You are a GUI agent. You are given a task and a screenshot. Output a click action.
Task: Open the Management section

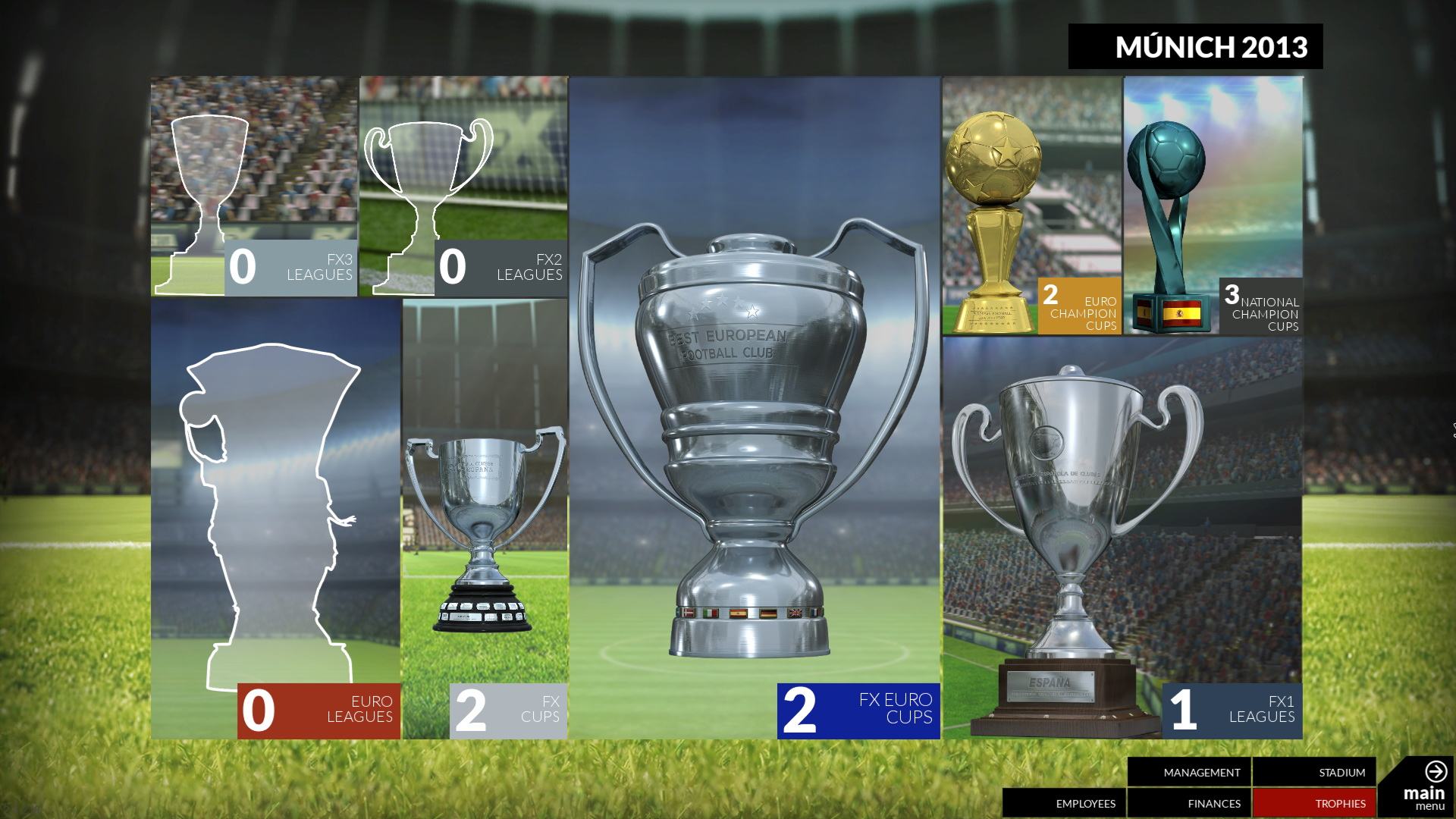tap(1188, 773)
